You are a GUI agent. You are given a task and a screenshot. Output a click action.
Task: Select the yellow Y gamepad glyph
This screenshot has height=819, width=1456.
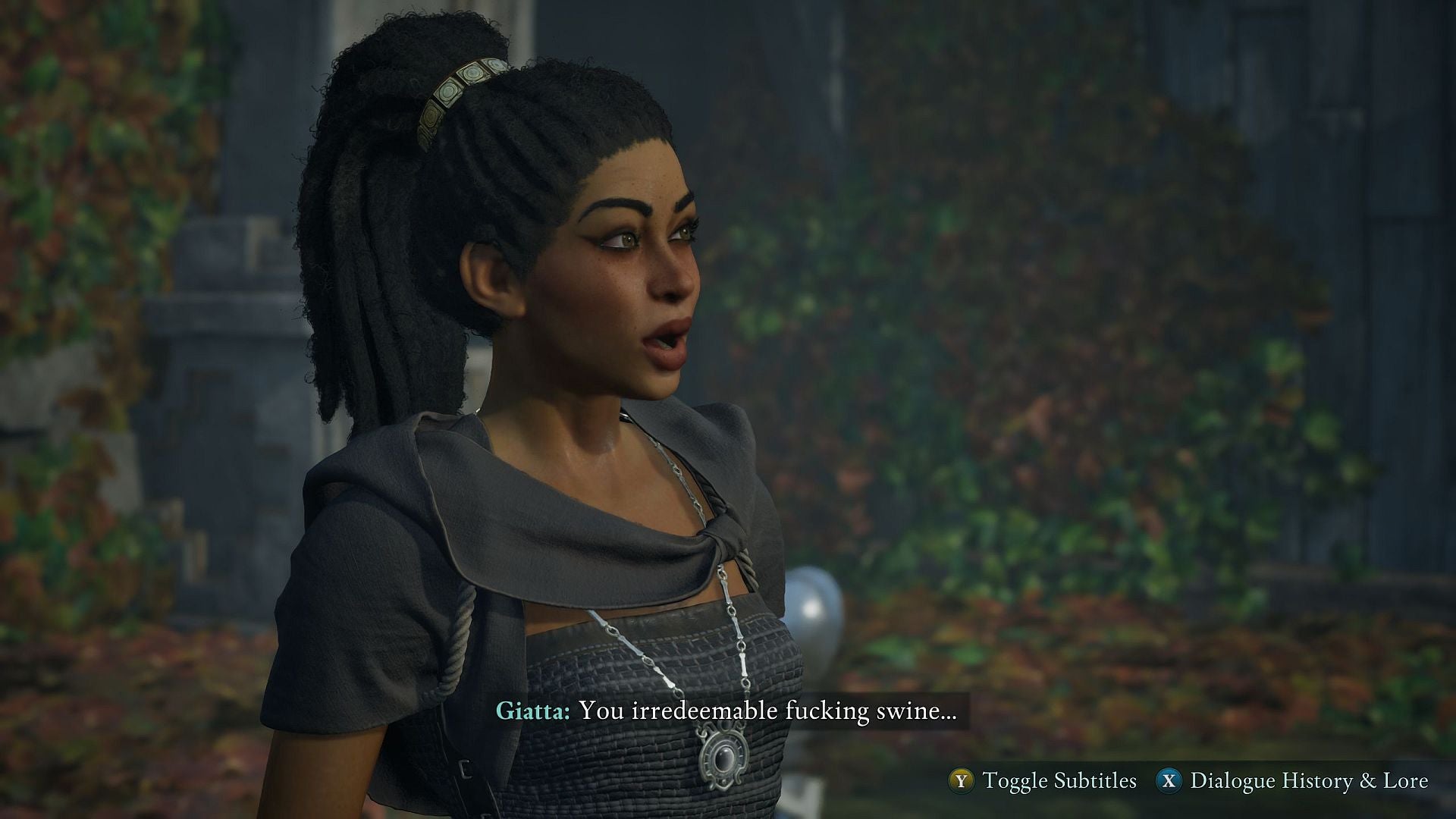point(962,779)
